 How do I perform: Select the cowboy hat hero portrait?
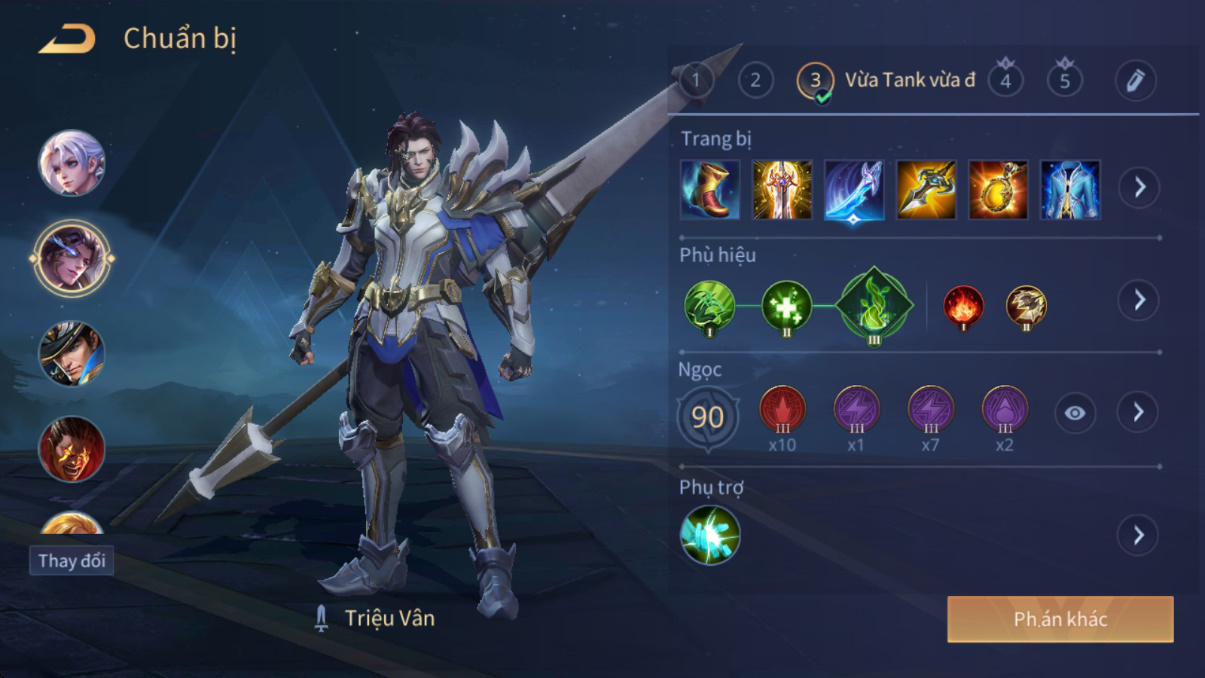click(72, 354)
